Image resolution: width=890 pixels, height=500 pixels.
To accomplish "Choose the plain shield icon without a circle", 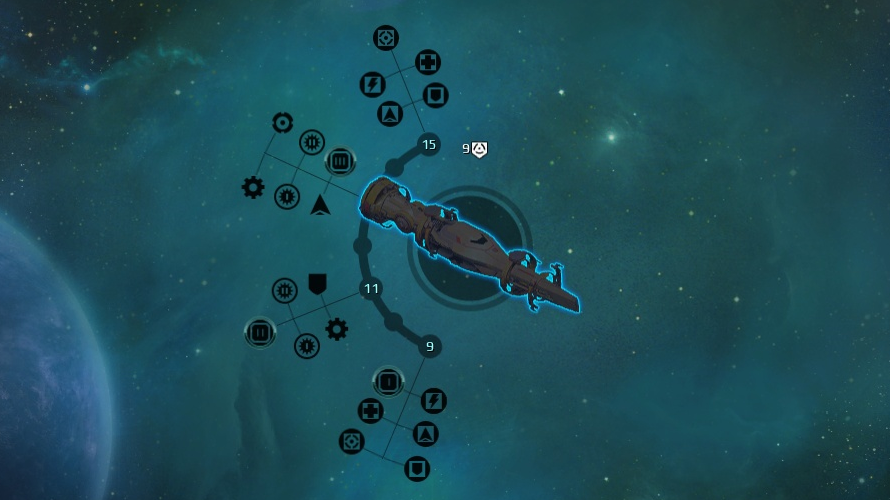I will pos(317,284).
